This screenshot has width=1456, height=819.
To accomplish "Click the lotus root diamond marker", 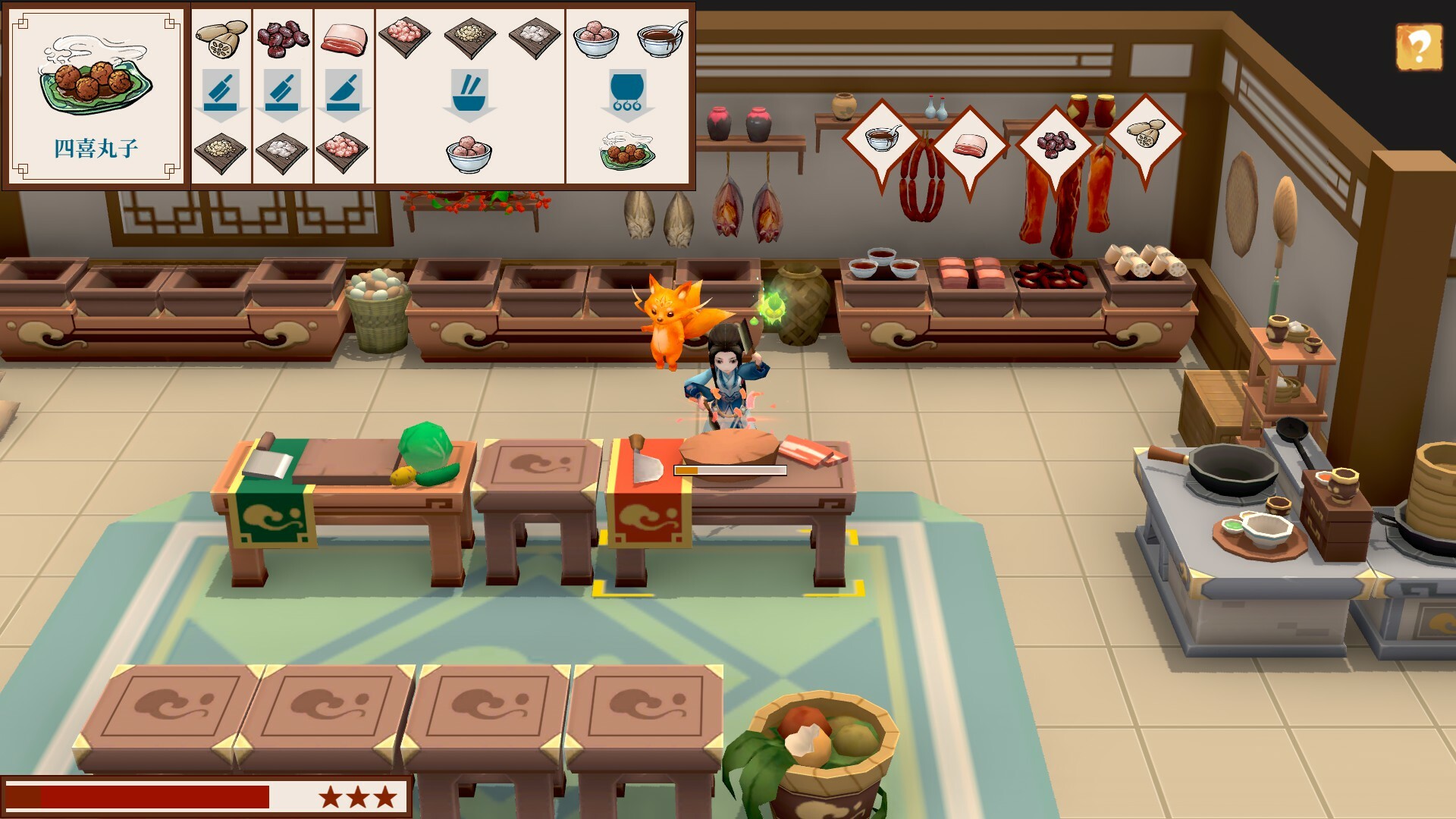I will pyautogui.click(x=1144, y=134).
